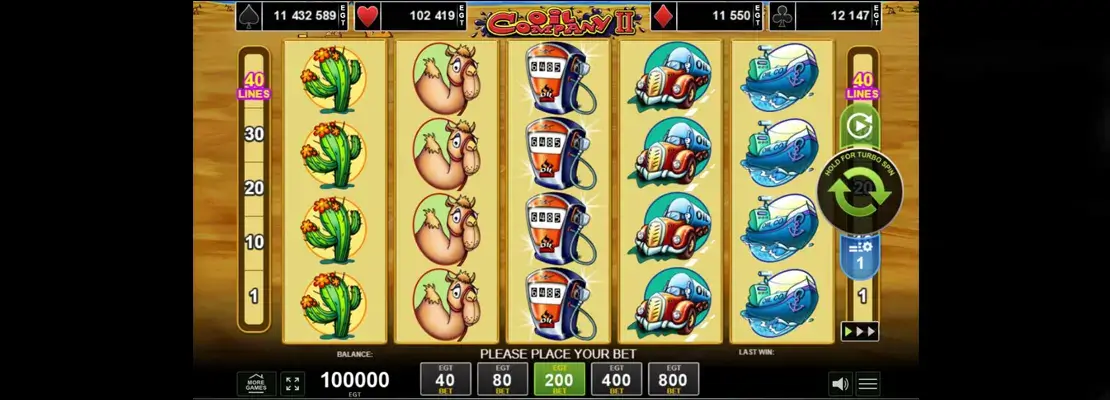
Task: Place a 400 bet
Action: click(617, 380)
